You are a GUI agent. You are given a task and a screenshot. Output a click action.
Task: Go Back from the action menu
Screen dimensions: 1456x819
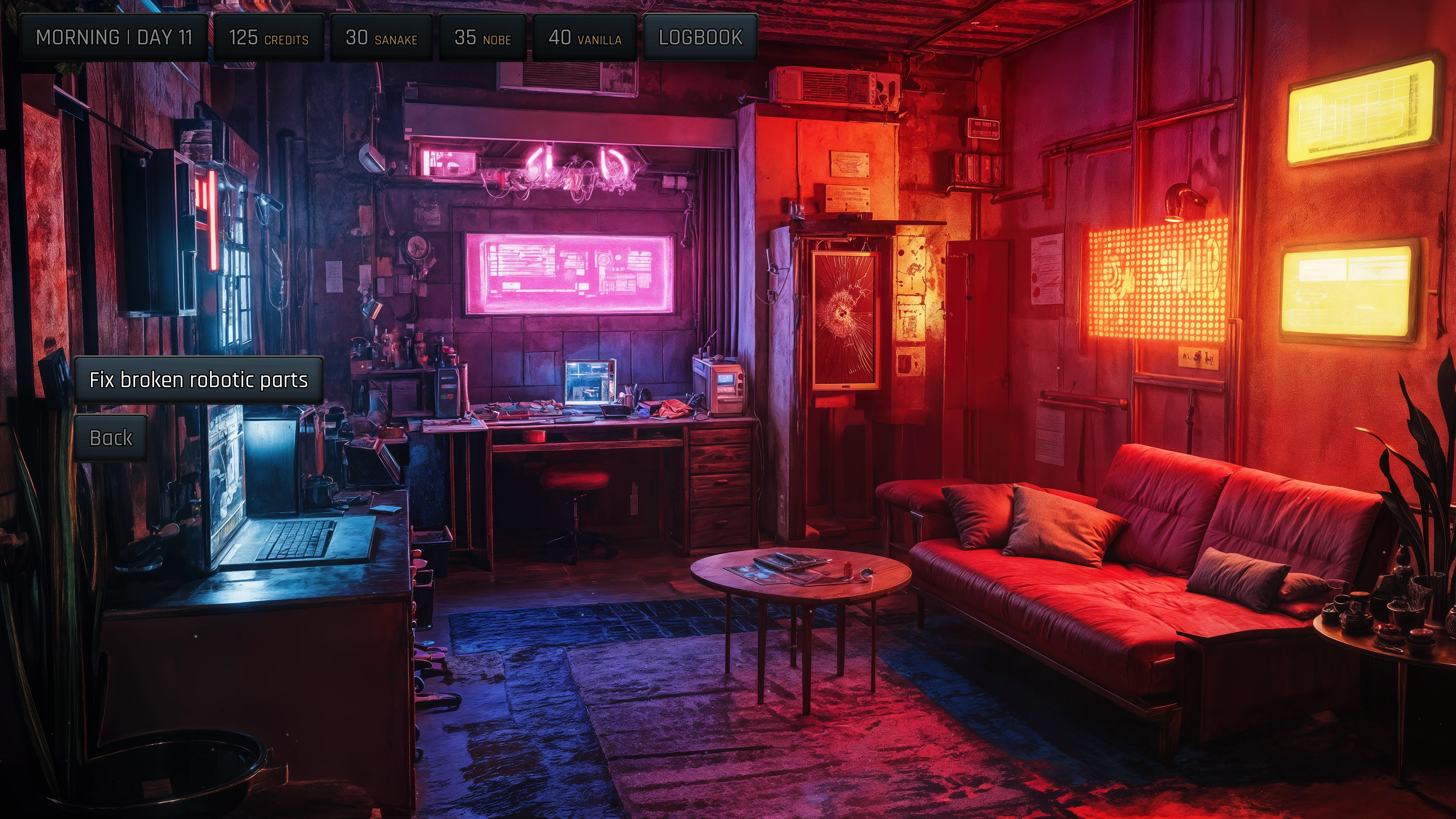click(111, 438)
